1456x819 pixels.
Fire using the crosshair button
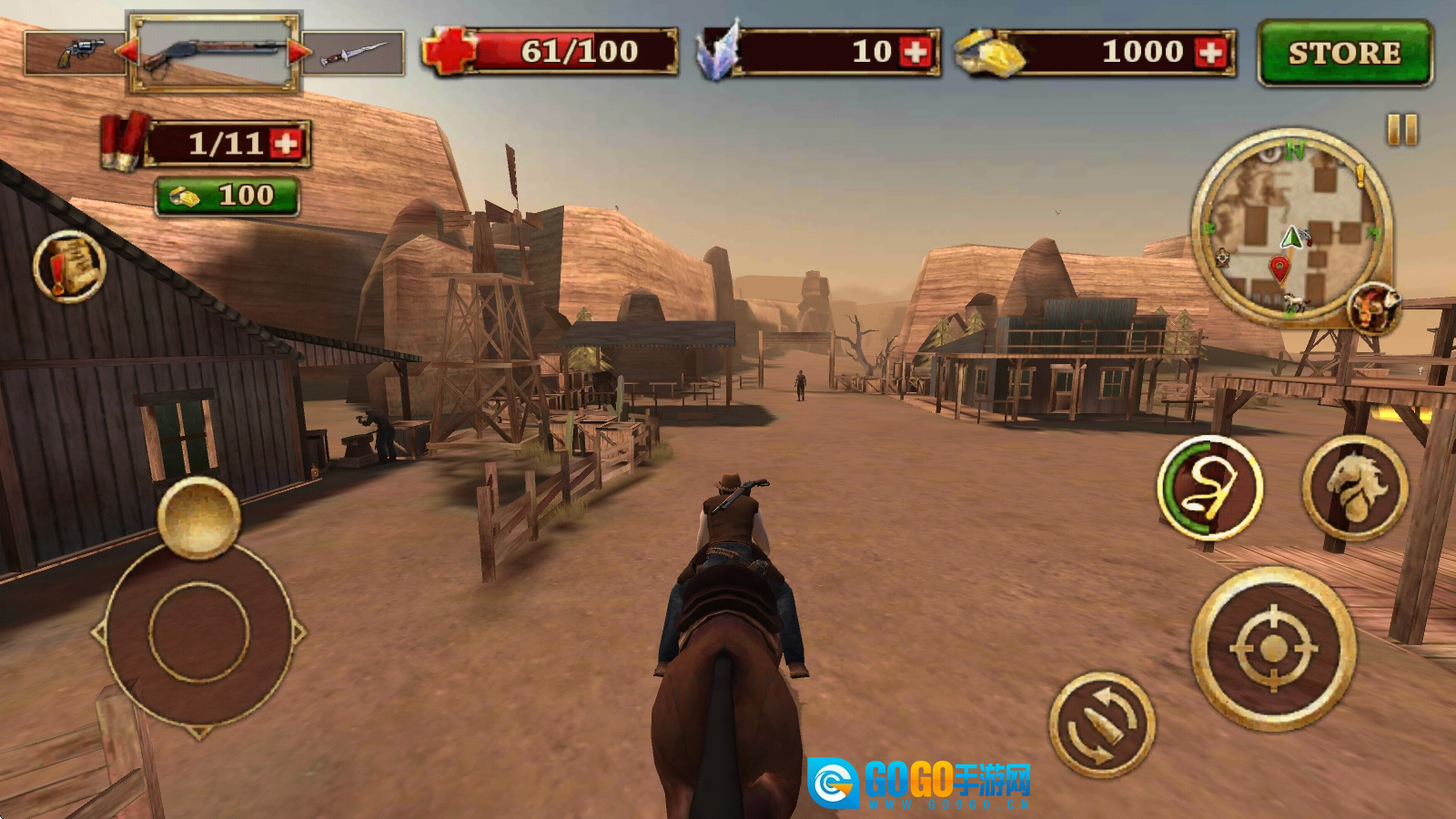pos(1273,648)
